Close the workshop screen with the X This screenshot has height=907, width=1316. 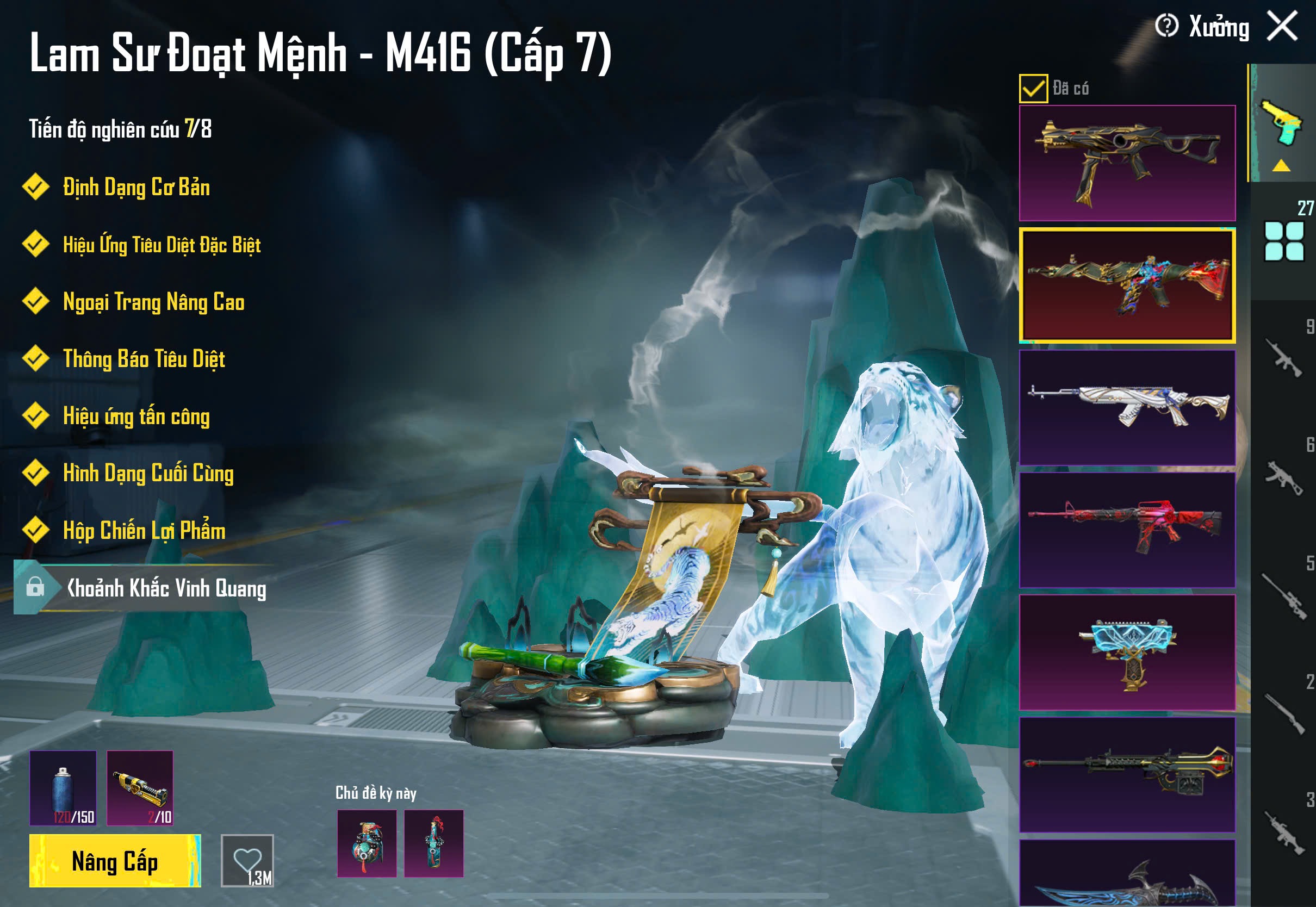1282,26
